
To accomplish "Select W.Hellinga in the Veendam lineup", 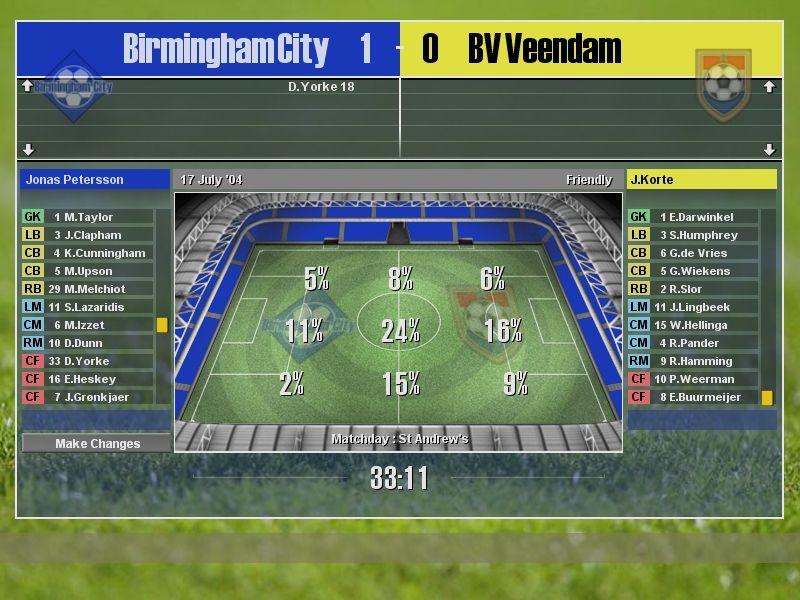I will pyautogui.click(x=697, y=325).
